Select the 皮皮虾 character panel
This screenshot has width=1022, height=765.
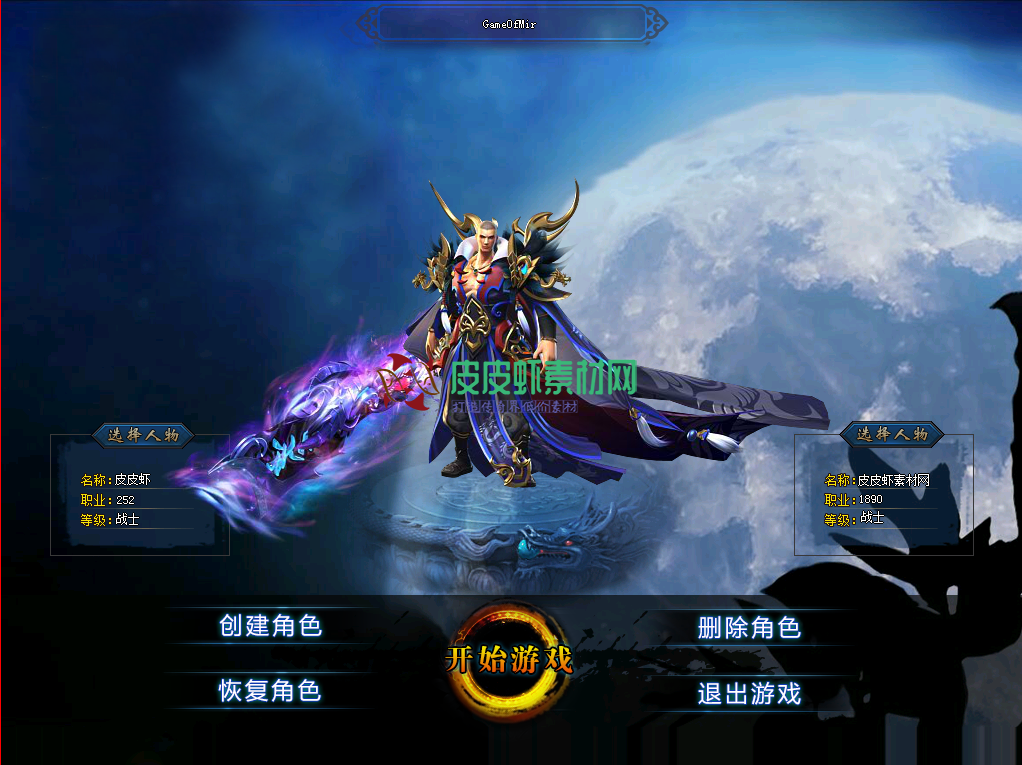(x=140, y=498)
